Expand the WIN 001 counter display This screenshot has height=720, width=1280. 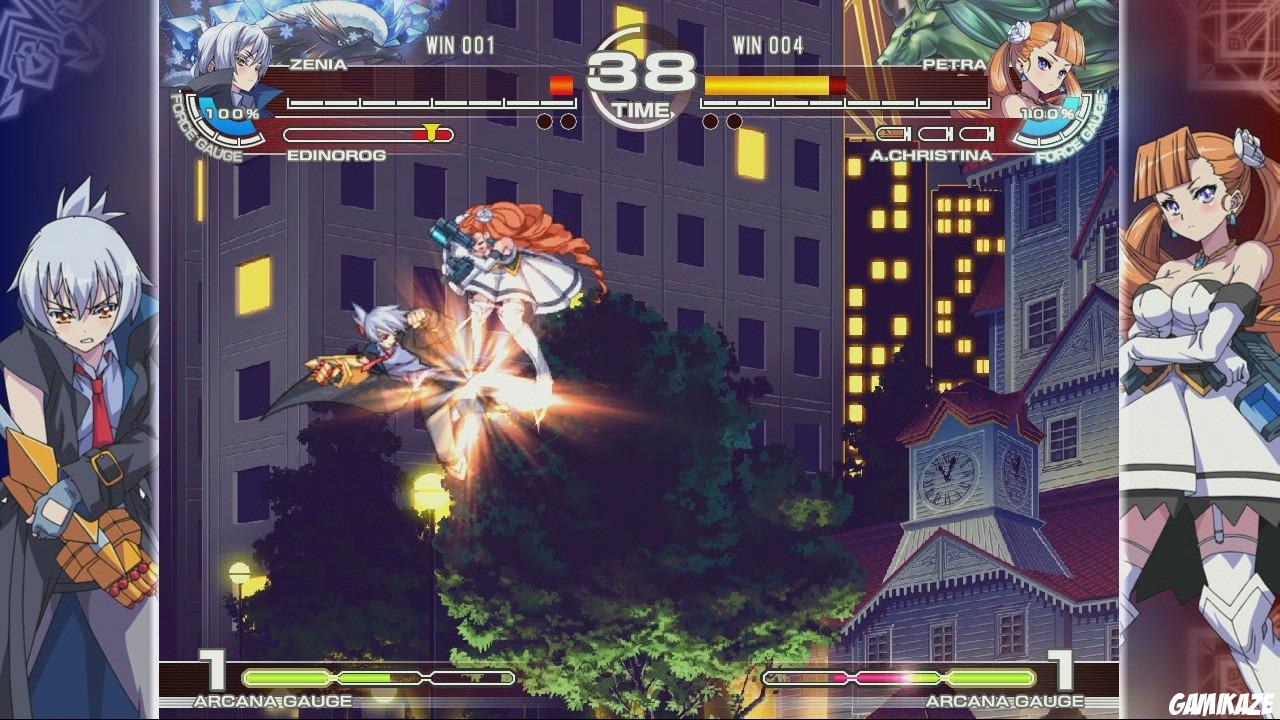[459, 42]
